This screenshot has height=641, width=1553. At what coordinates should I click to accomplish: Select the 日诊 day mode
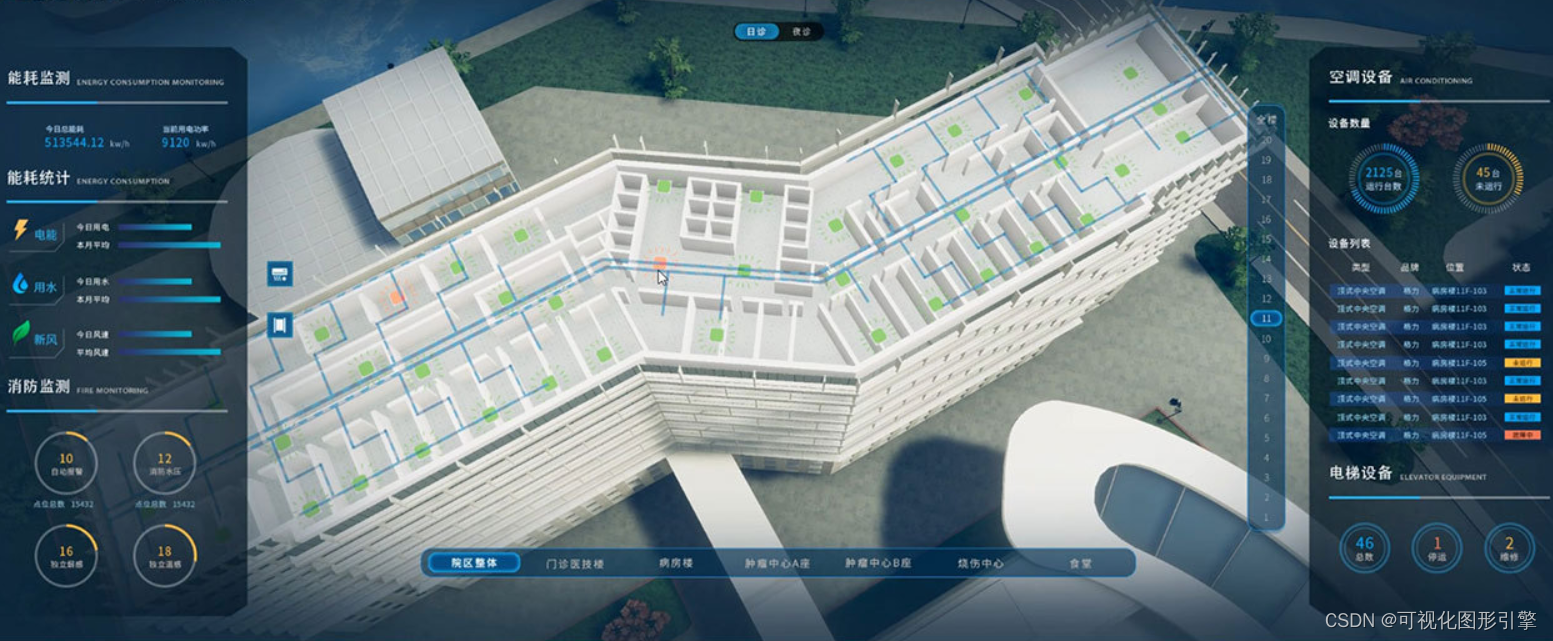coord(756,32)
